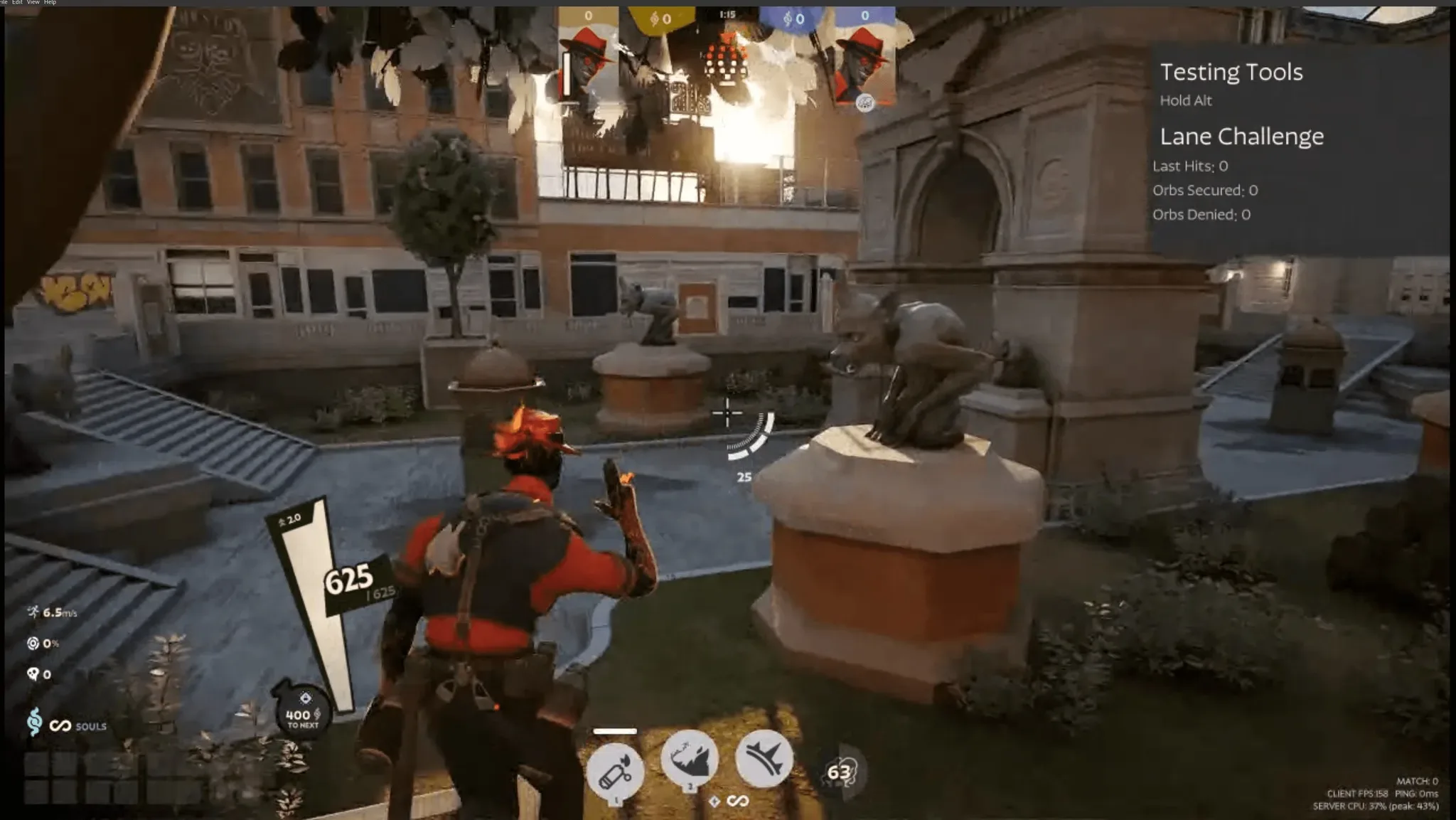This screenshot has height=820, width=1456.
Task: Open the File menu
Action: point(4,2)
